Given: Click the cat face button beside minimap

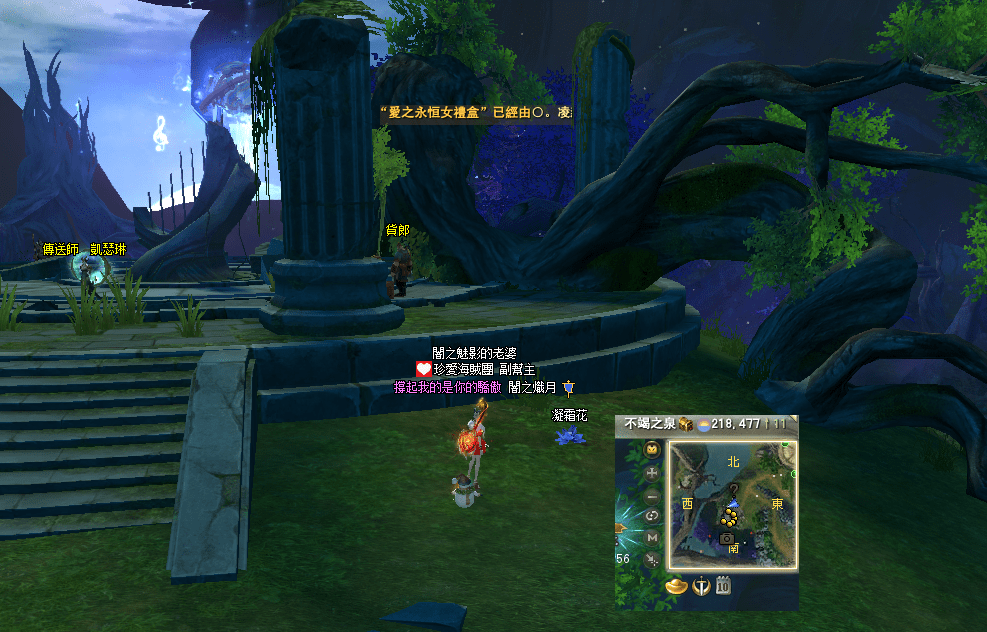Looking at the screenshot, I should coord(653,450).
